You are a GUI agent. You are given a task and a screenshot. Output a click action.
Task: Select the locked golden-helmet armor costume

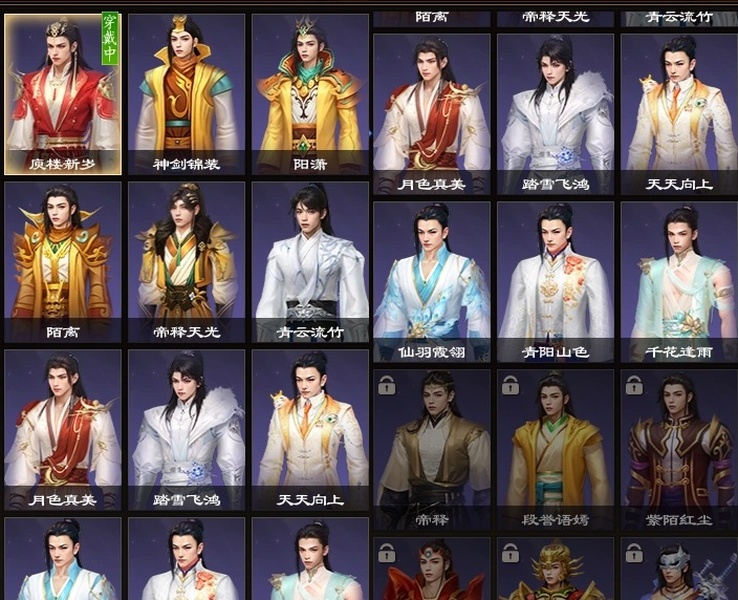(x=556, y=571)
